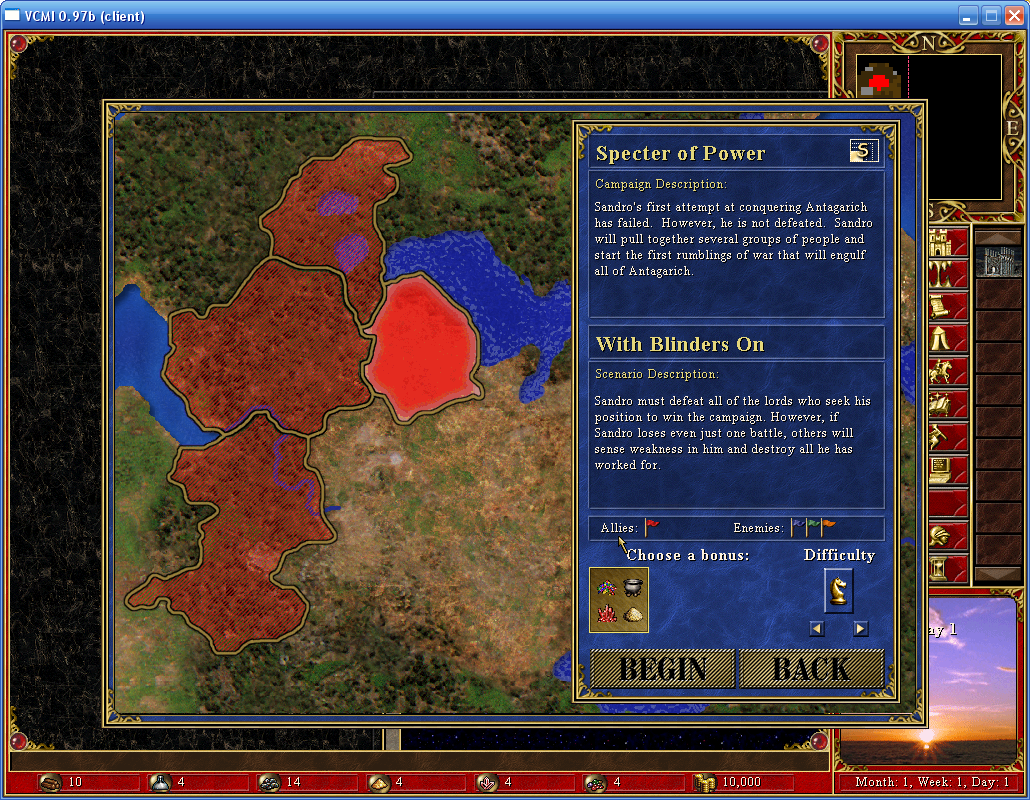Minimize the VCMI window
The width and height of the screenshot is (1030, 800).
(968, 15)
